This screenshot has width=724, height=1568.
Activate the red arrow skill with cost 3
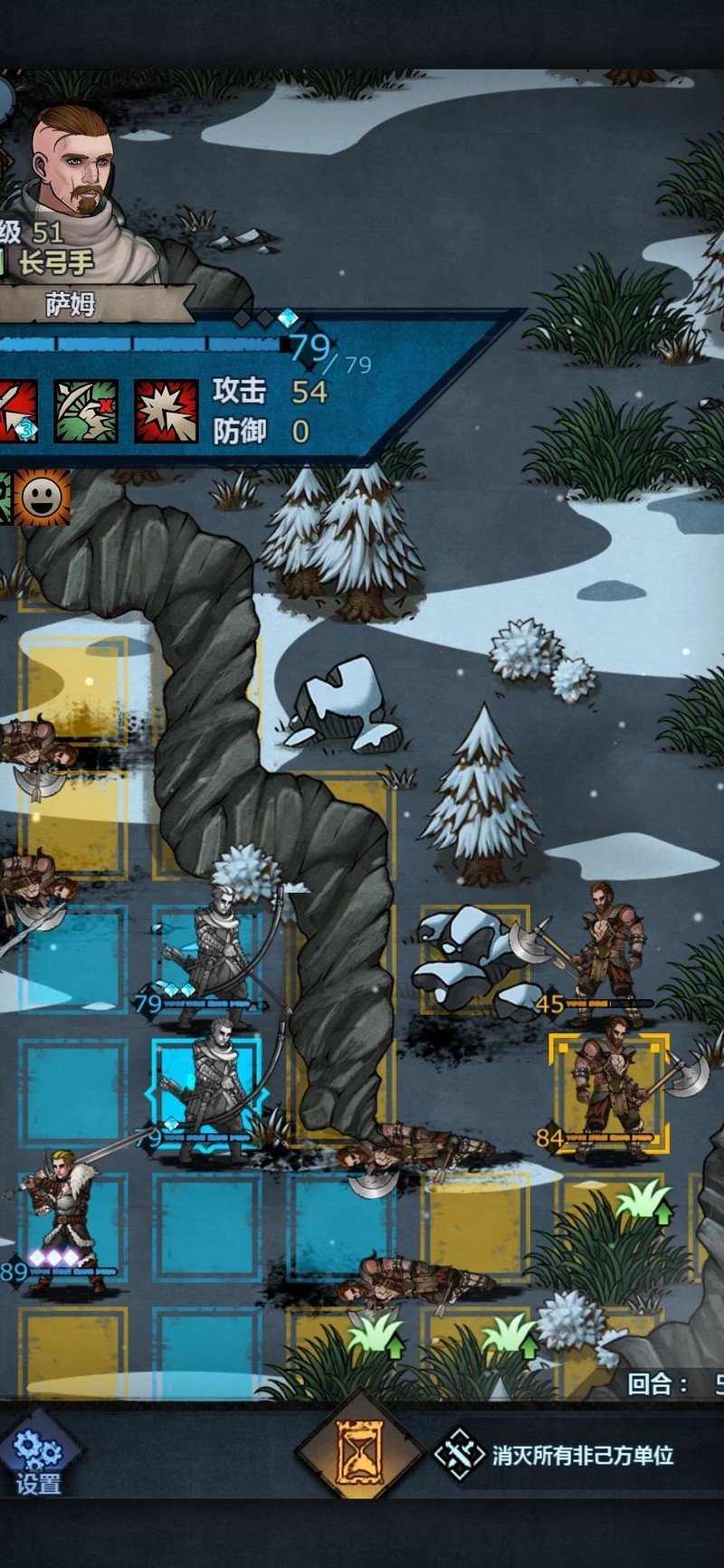16,411
